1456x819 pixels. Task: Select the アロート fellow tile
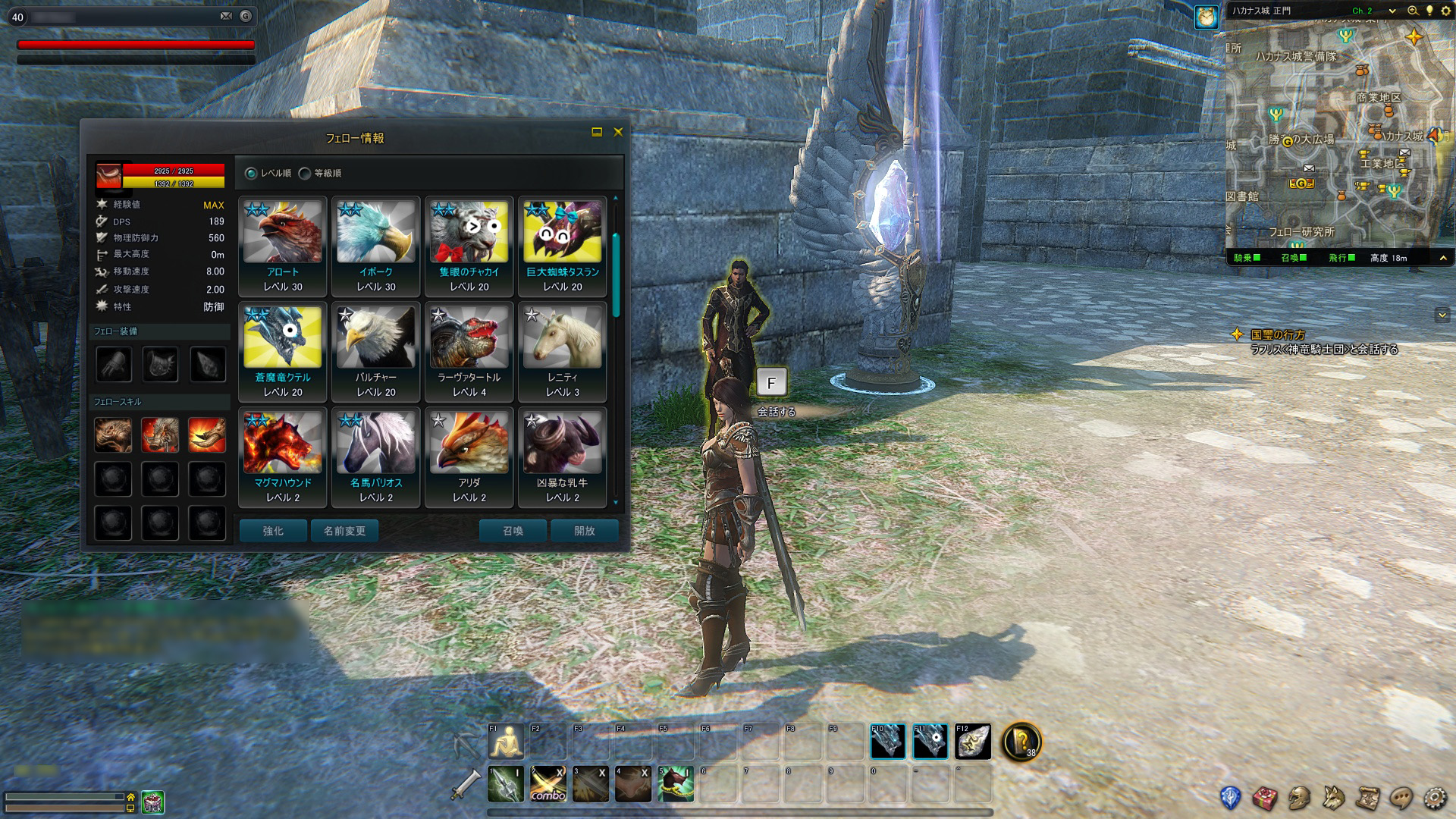pos(283,246)
